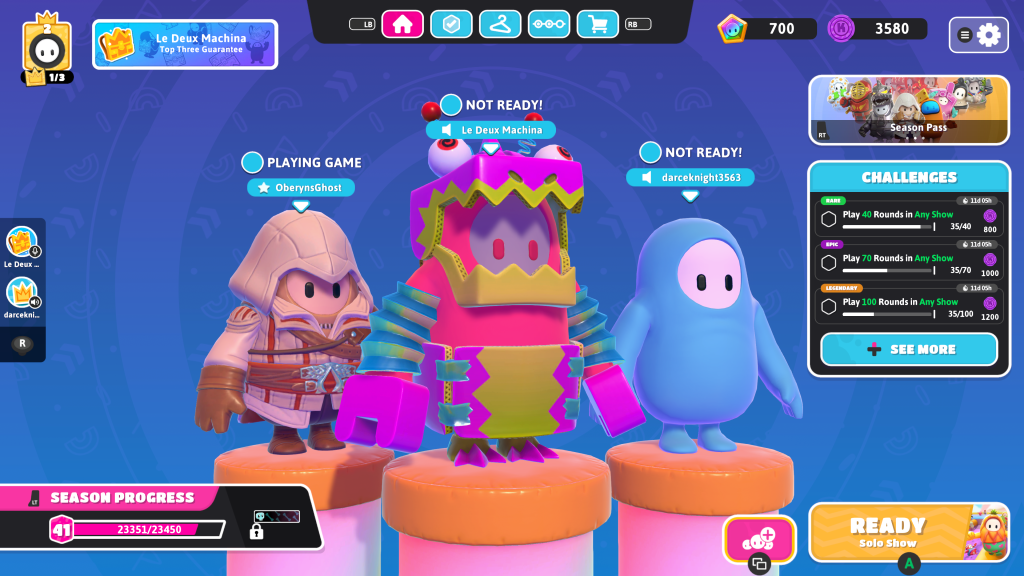
Task: Hit the READY Solo Show button
Action: click(x=909, y=531)
